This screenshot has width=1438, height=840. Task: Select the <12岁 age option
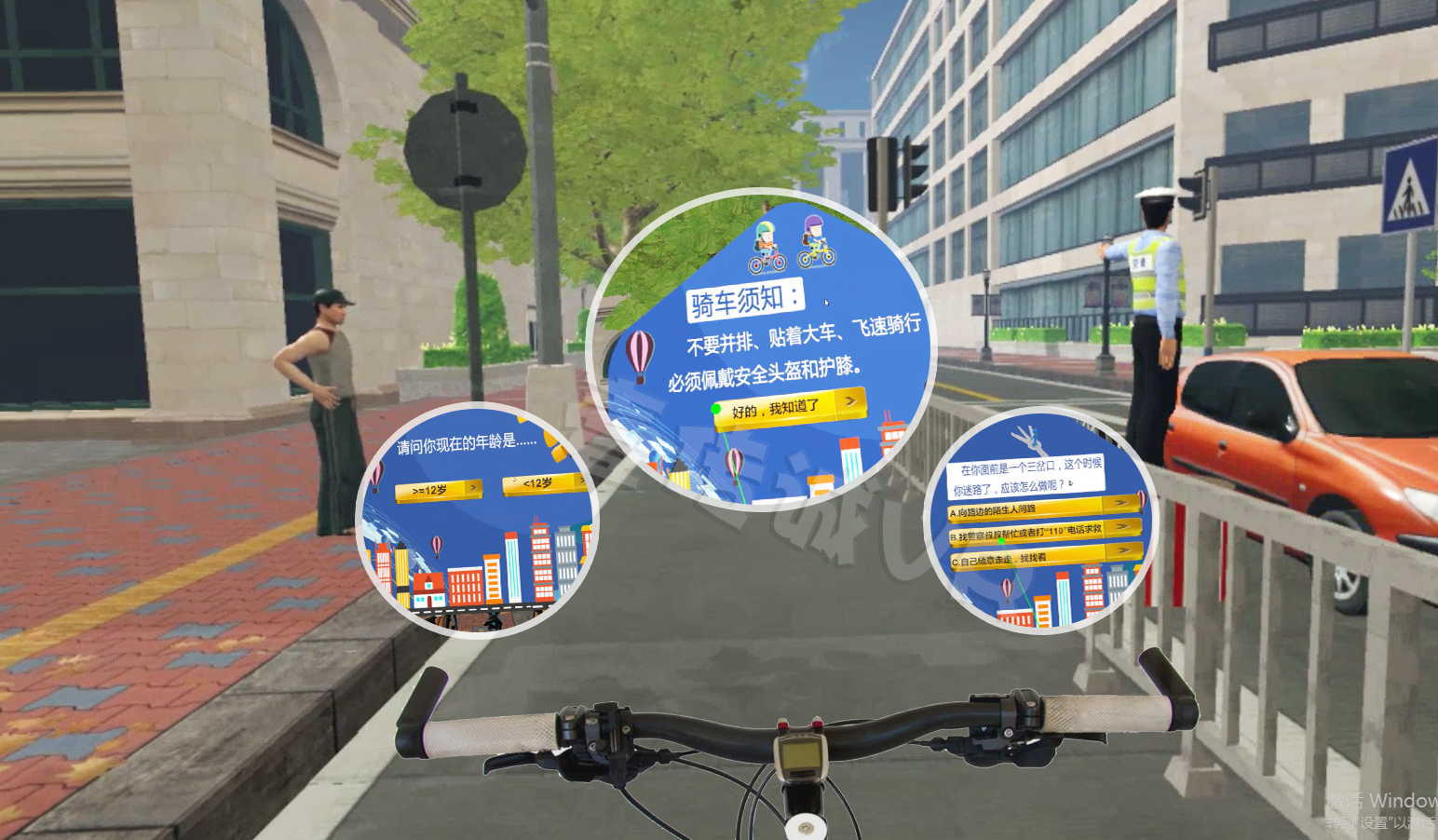coord(544,483)
